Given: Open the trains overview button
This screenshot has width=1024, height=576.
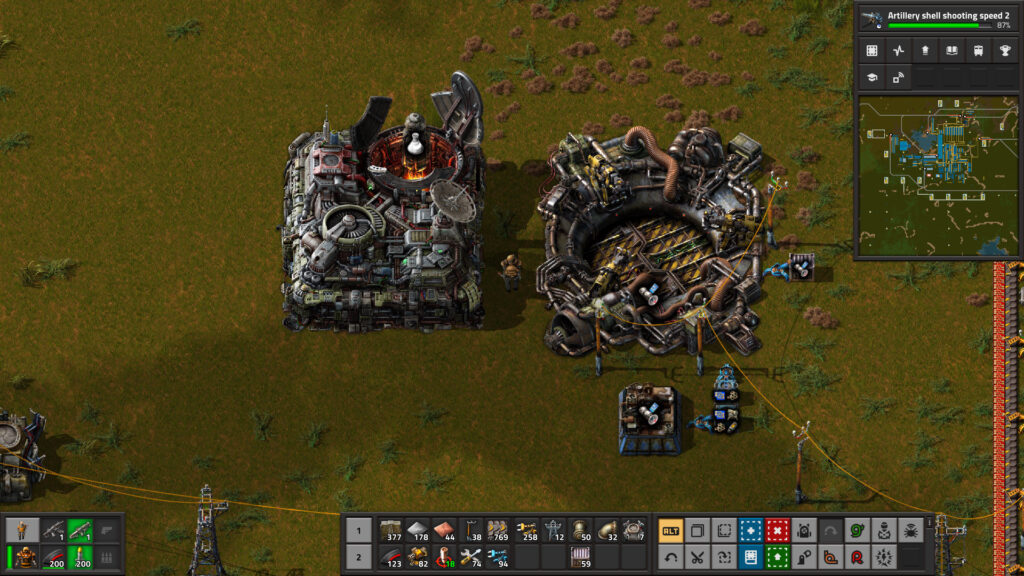Looking at the screenshot, I should [978, 51].
